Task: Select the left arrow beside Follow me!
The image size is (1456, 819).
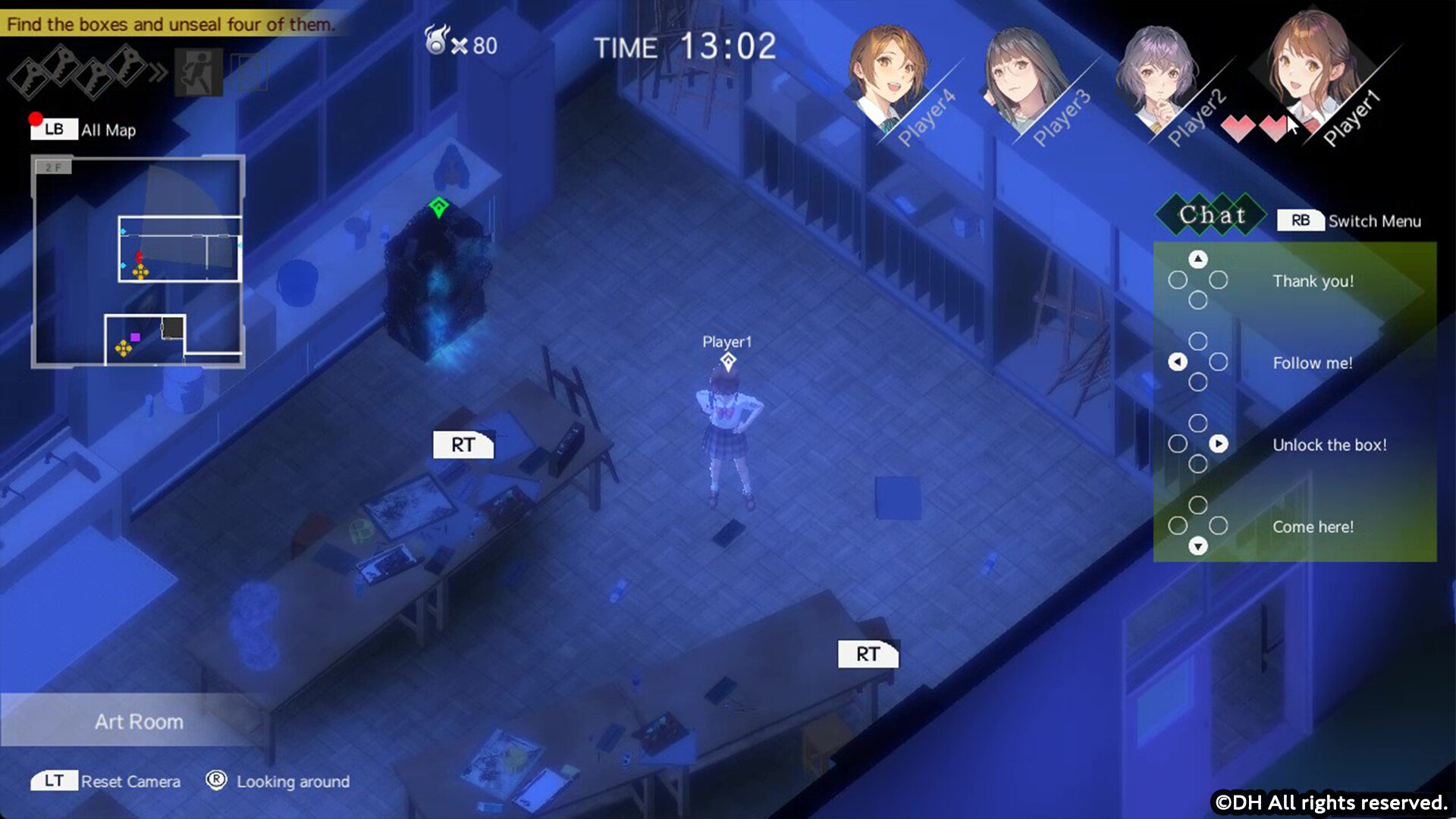Action: (x=1177, y=362)
